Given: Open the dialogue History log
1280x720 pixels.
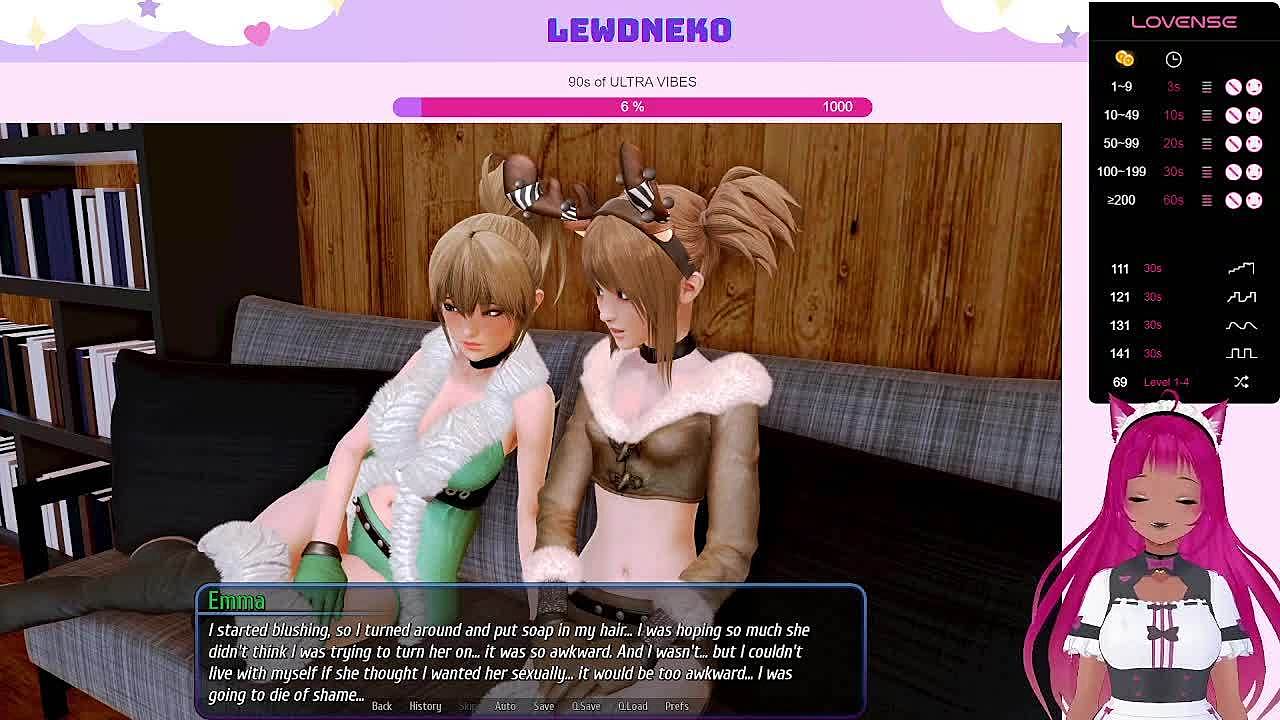Looking at the screenshot, I should click(x=425, y=706).
